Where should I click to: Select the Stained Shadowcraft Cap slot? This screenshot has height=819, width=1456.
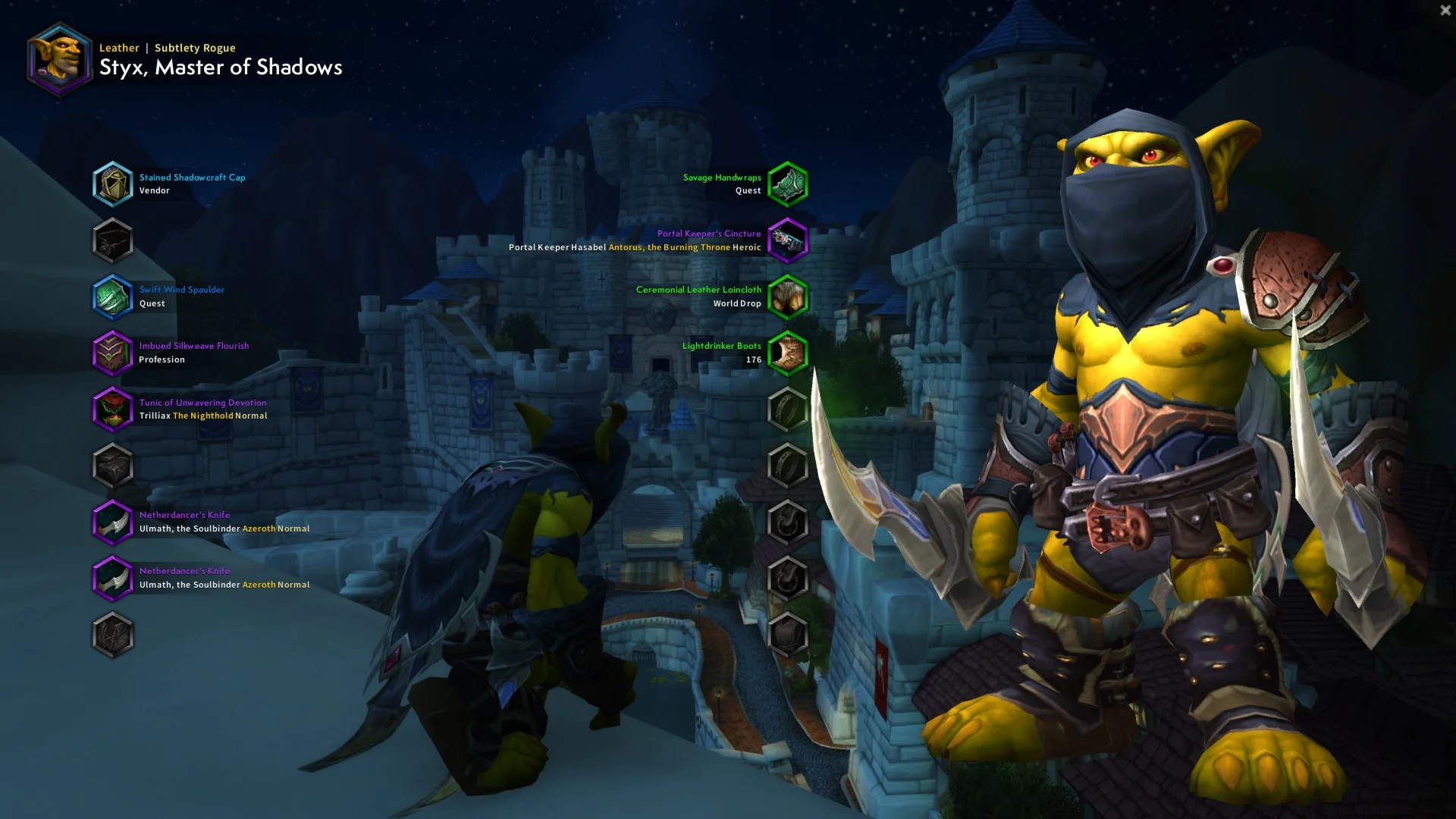(112, 184)
